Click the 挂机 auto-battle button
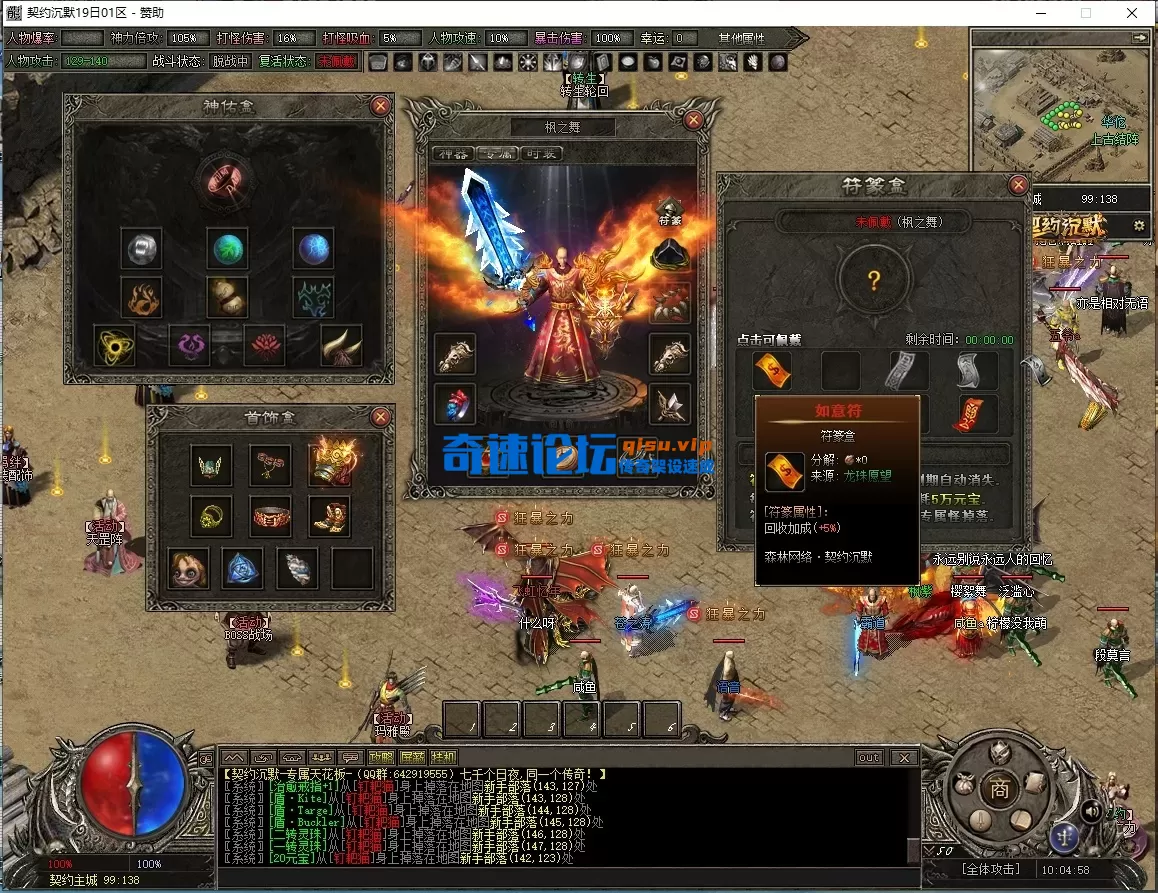 pyautogui.click(x=444, y=757)
